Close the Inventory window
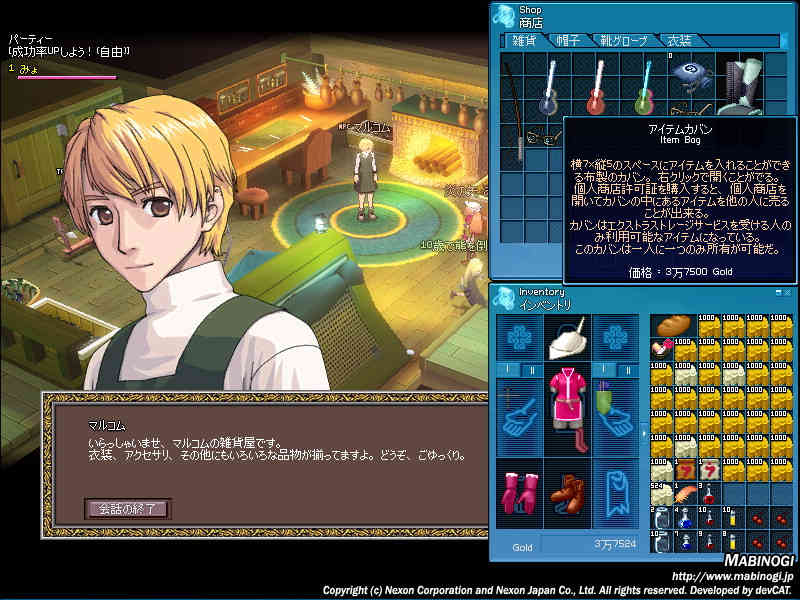800x600 pixels. (x=786, y=291)
